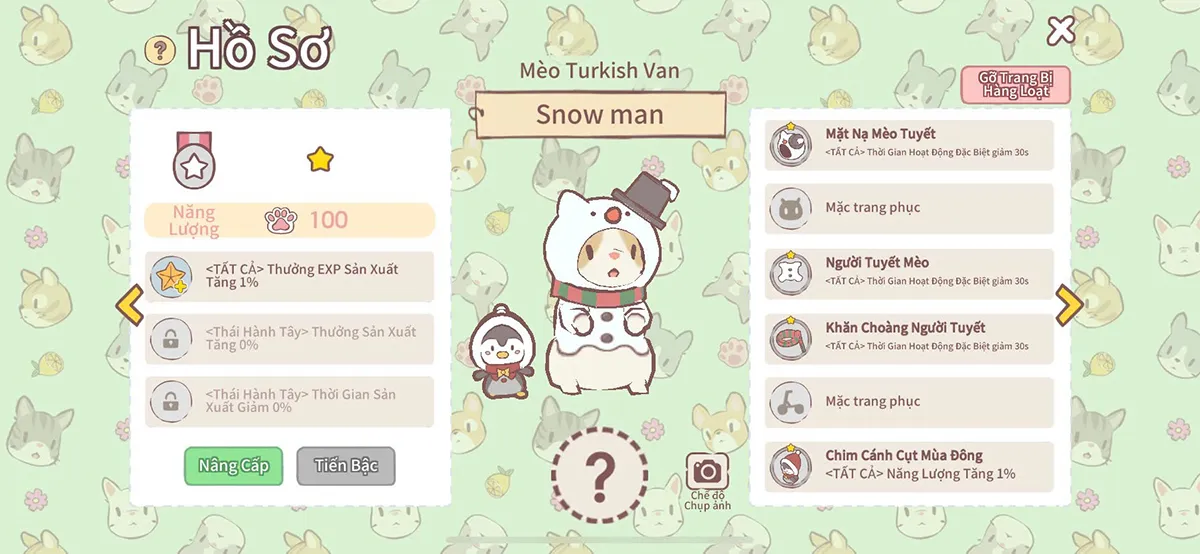Close the Hồ Sơ profile screen
This screenshot has width=1200, height=554.
[x=1060, y=31]
